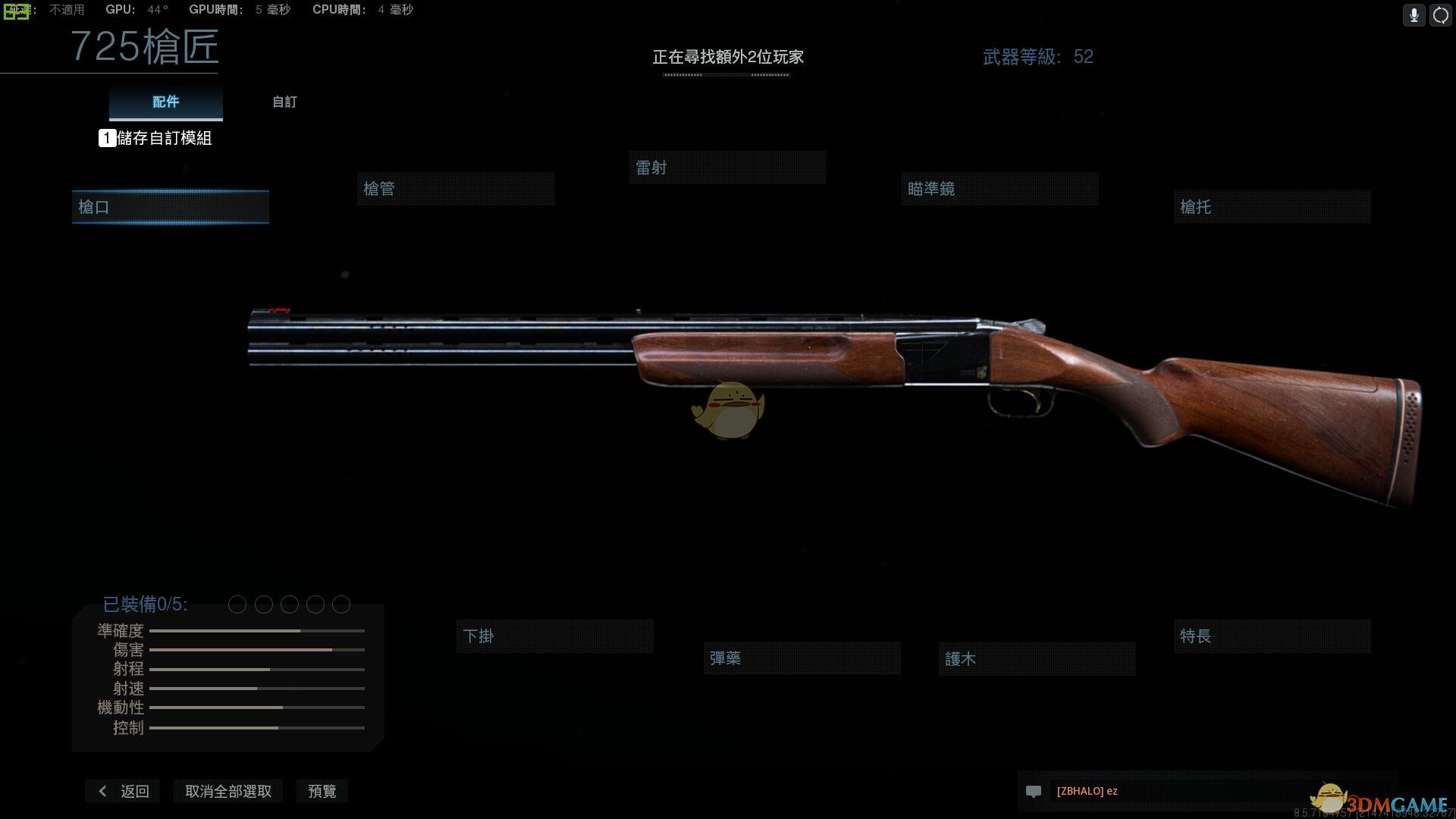Open the 護木 guard attachment slot
This screenshot has width=1456, height=819.
pyautogui.click(x=1036, y=659)
